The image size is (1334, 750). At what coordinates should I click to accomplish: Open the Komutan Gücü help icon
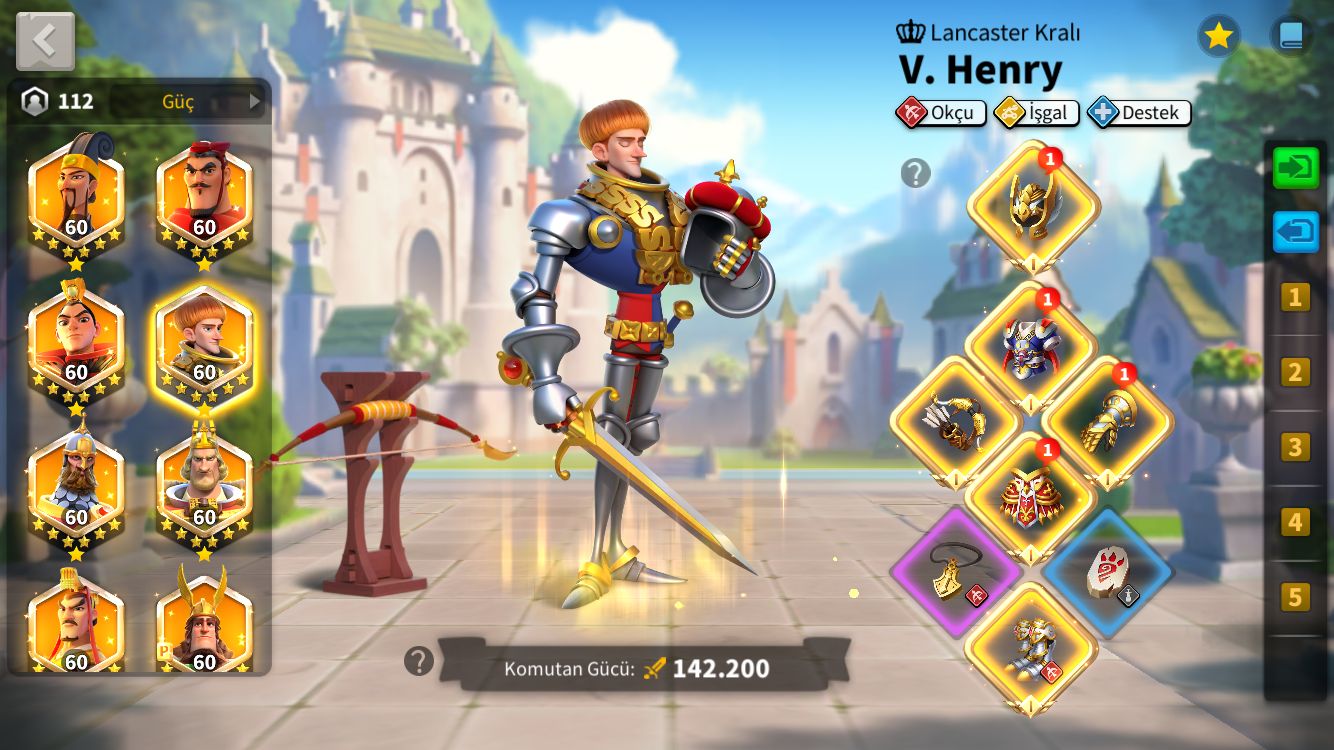pos(419,660)
